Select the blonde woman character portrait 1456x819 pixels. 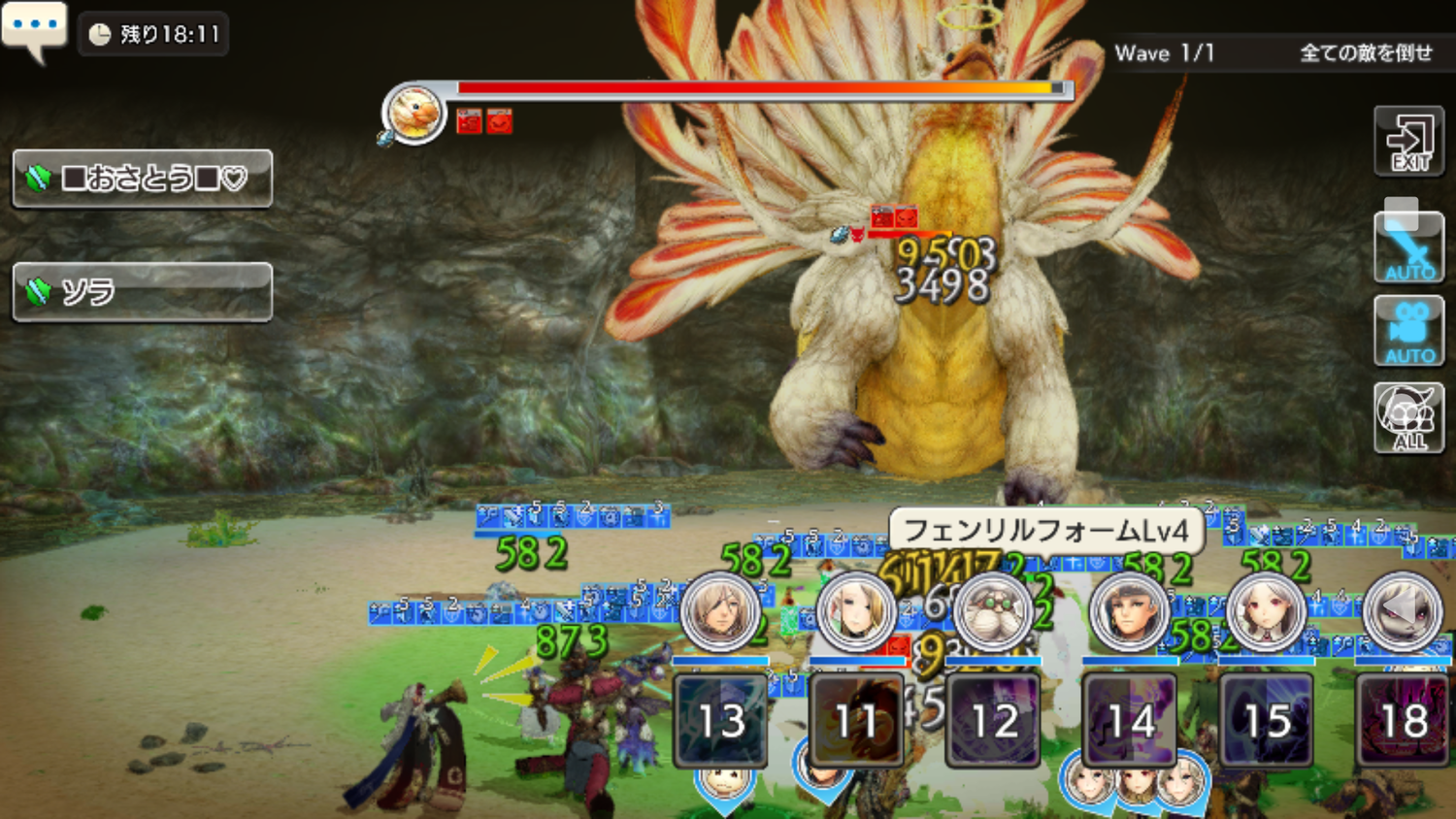pyautogui.click(x=856, y=611)
